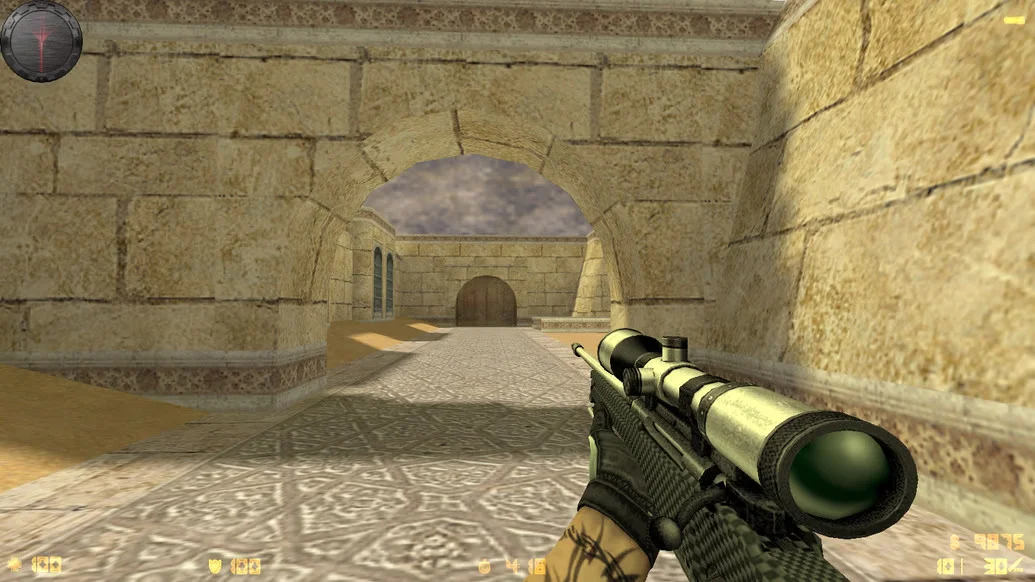This screenshot has height=582, width=1035.
Task: Click the circular radar minimap
Action: (x=41, y=40)
